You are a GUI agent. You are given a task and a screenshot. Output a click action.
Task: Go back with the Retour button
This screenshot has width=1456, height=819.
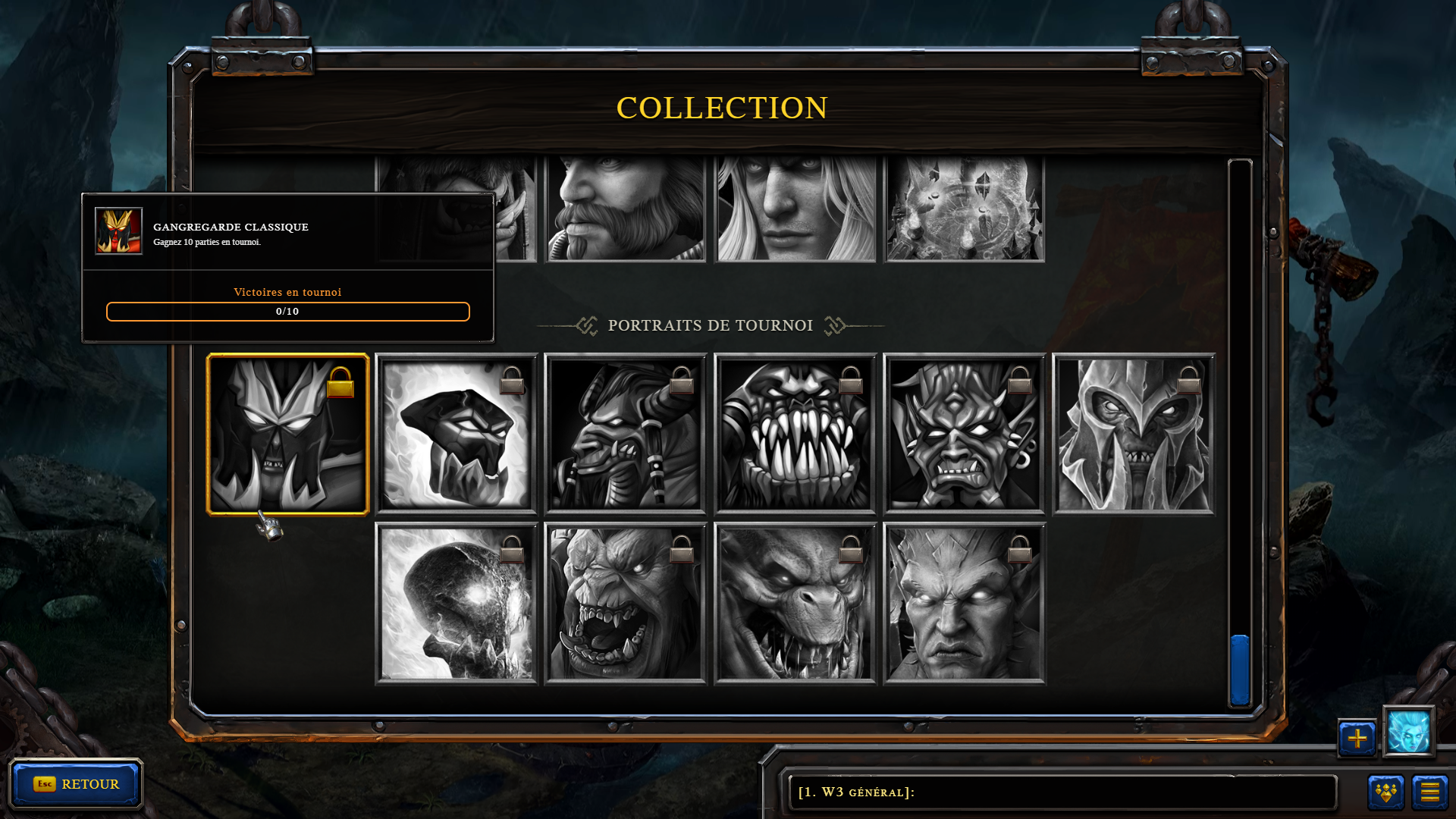point(76,784)
